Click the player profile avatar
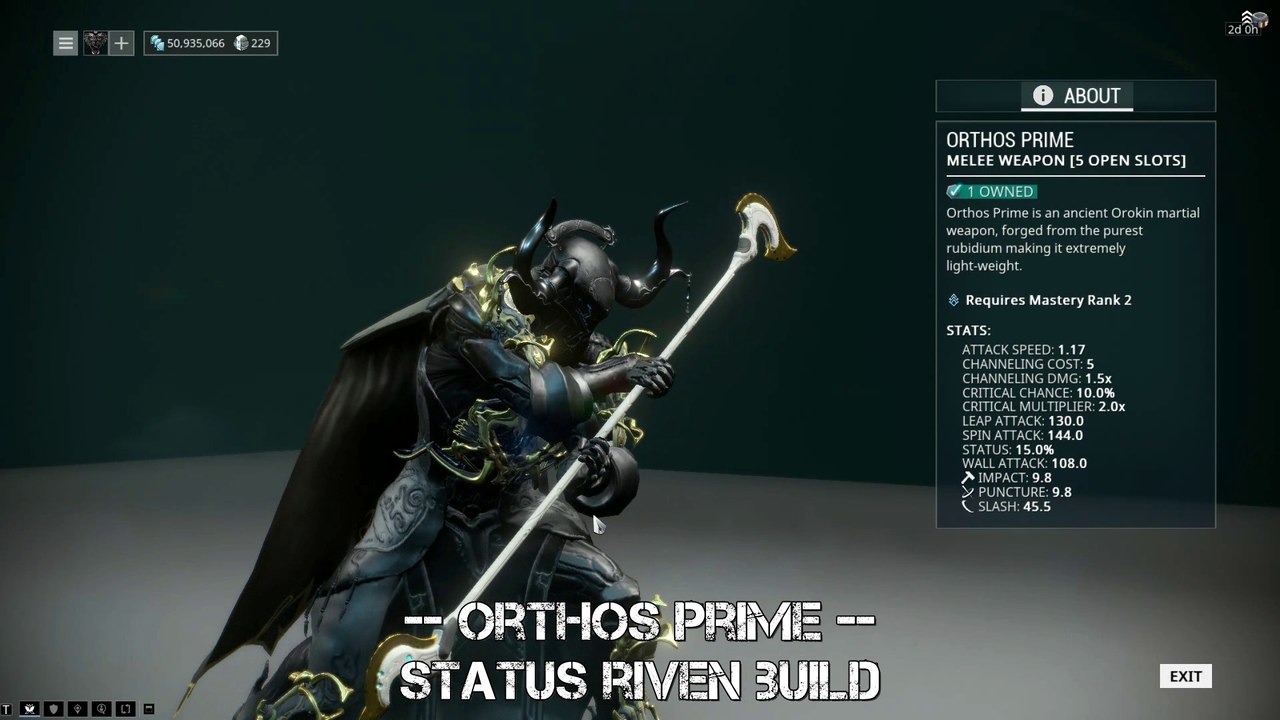Viewport: 1280px width, 720px height. tap(95, 43)
